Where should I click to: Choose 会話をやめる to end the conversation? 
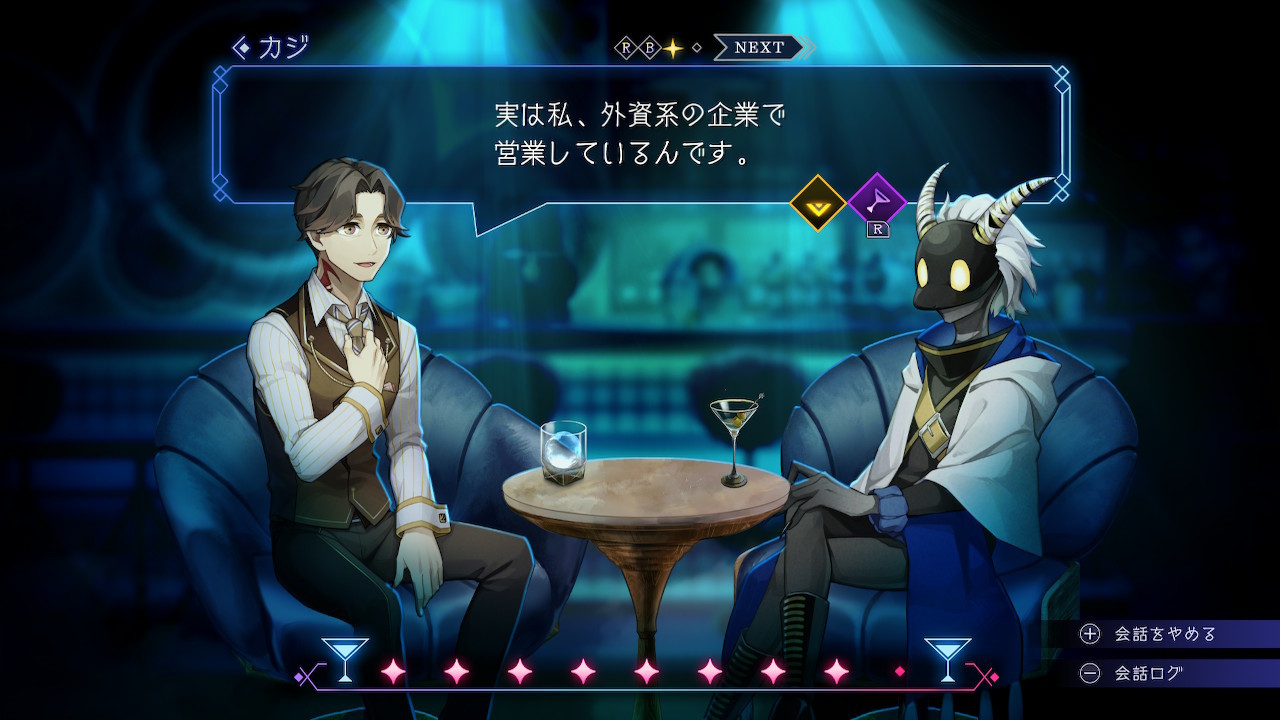click(x=1165, y=634)
